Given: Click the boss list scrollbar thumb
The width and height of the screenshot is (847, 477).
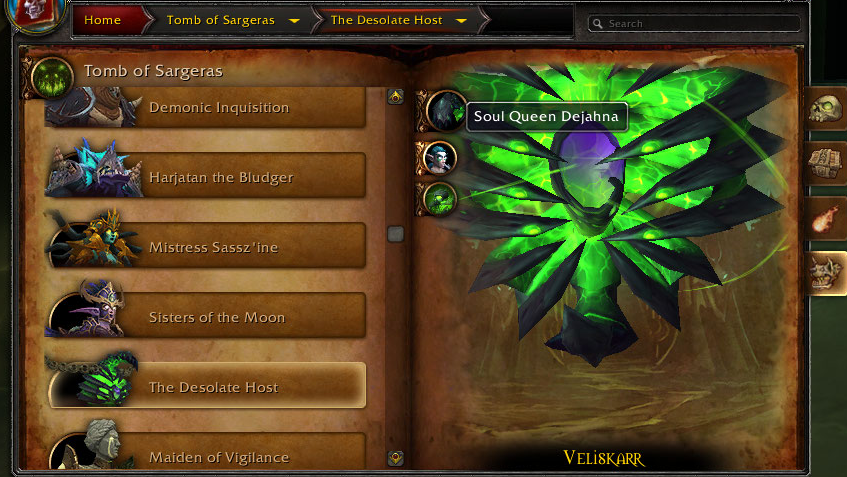Looking at the screenshot, I should coord(395,234).
